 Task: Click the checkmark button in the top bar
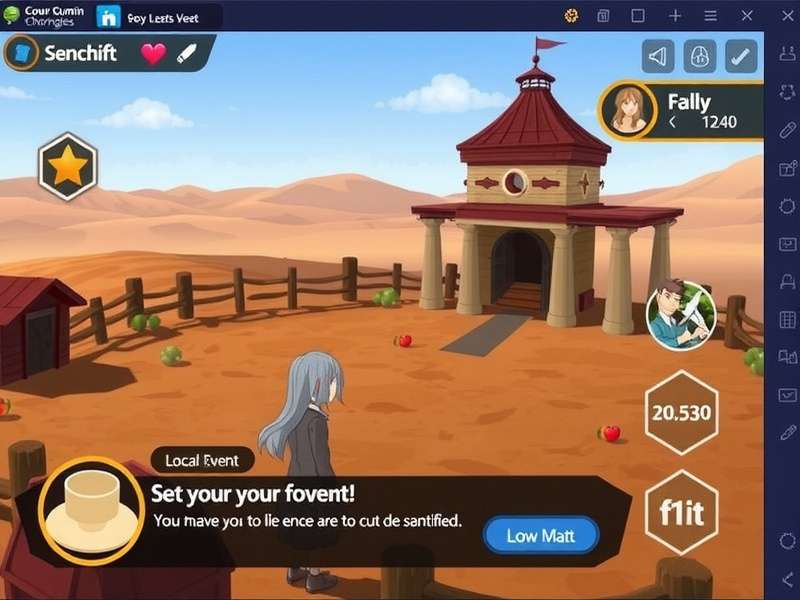[x=741, y=56]
